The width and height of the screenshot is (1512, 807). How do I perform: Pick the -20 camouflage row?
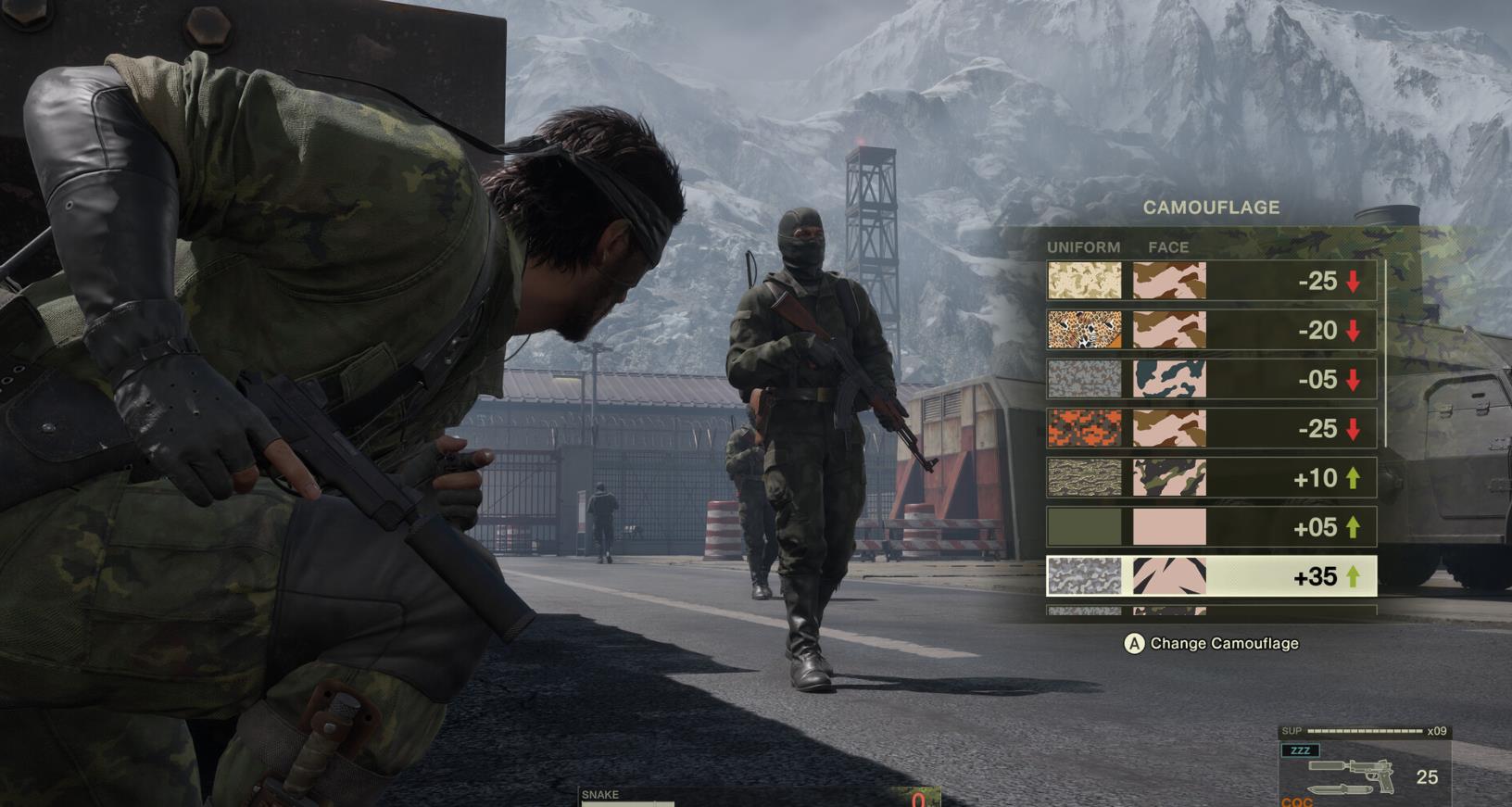point(1211,330)
